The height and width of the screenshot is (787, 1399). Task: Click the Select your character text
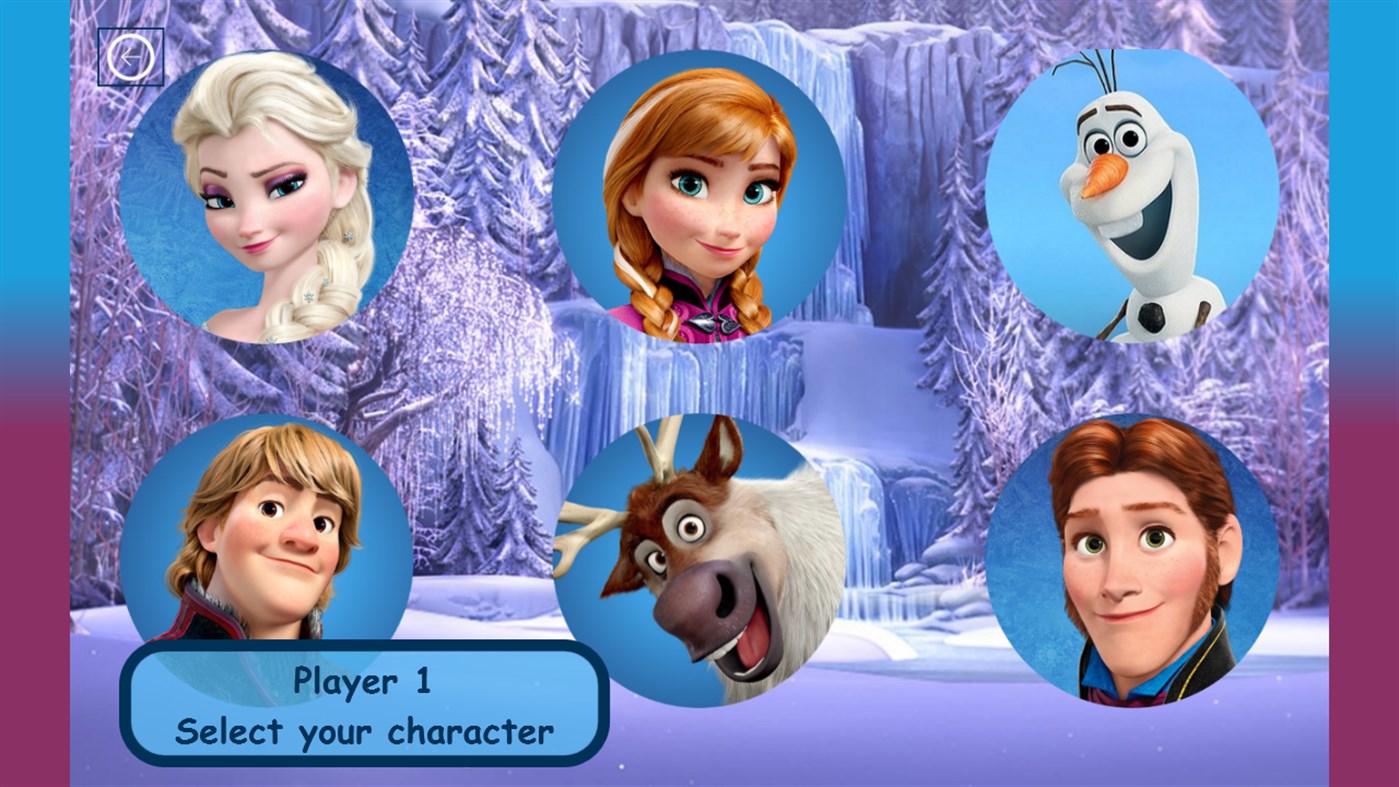pos(365,732)
